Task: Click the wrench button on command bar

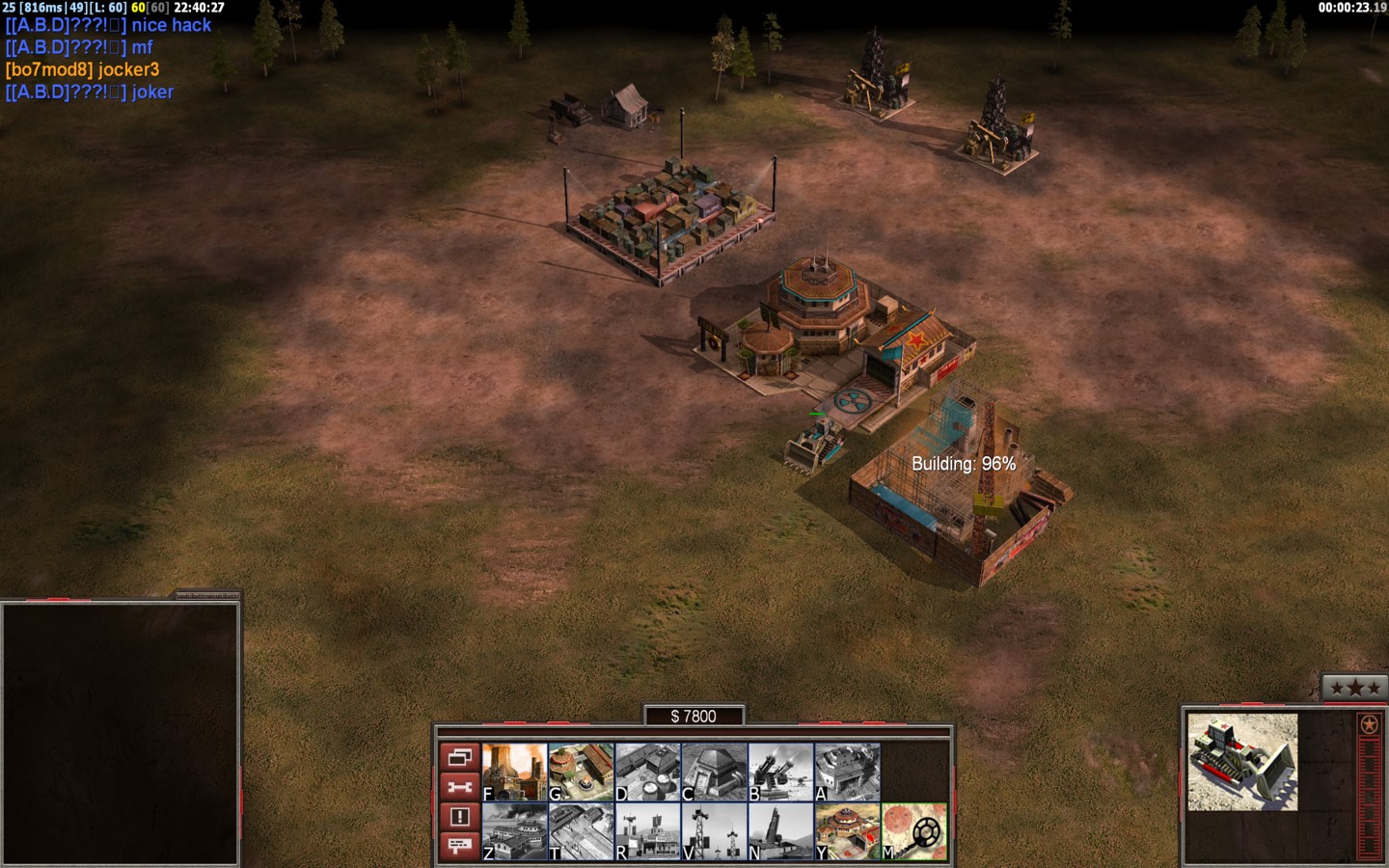Action: [x=459, y=787]
